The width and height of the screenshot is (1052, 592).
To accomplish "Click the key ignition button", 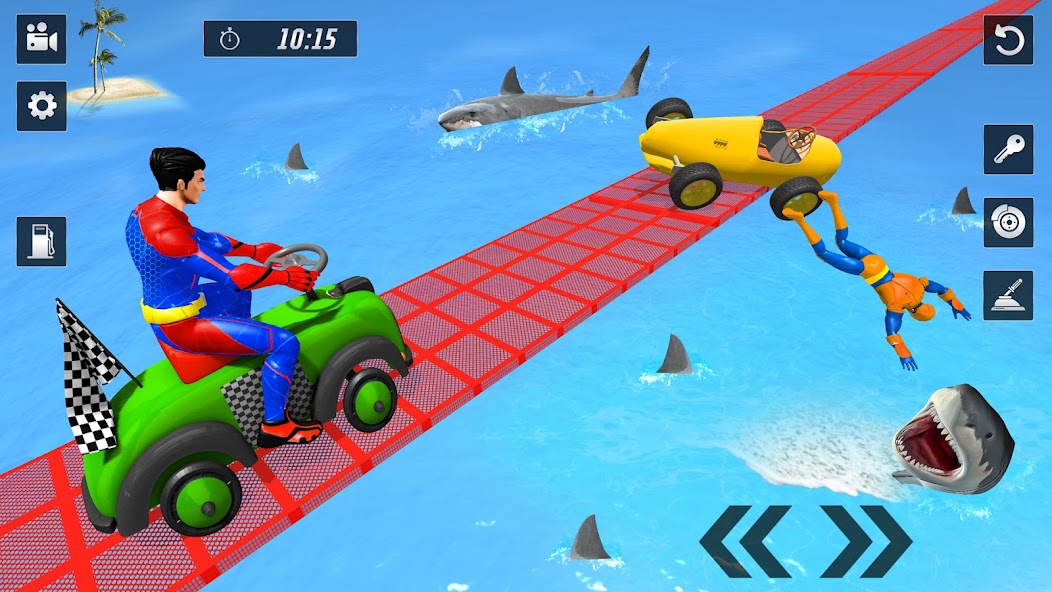I will 1008,149.
